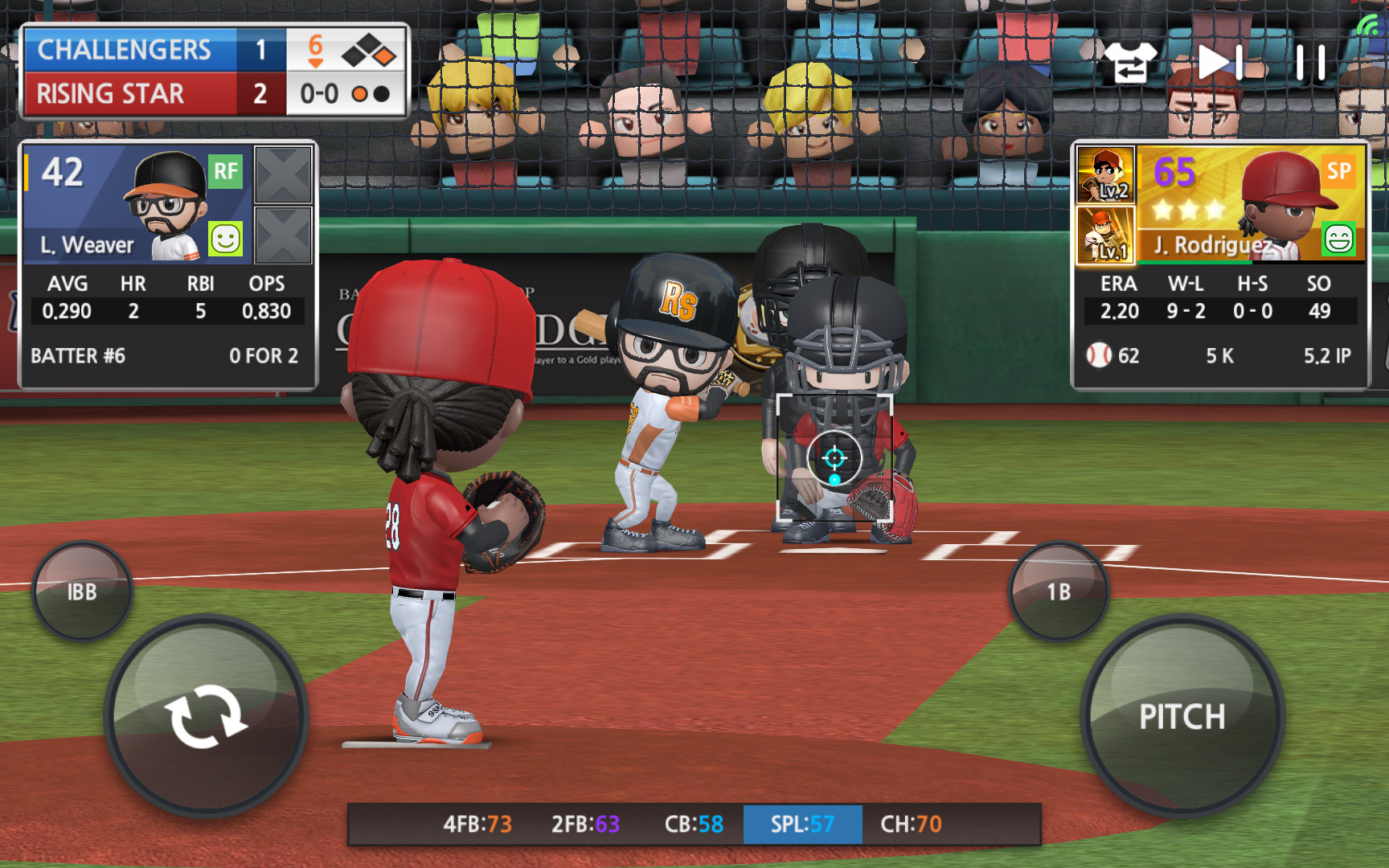Inspect the Lv.1 pitcher skill icon

tap(1105, 235)
